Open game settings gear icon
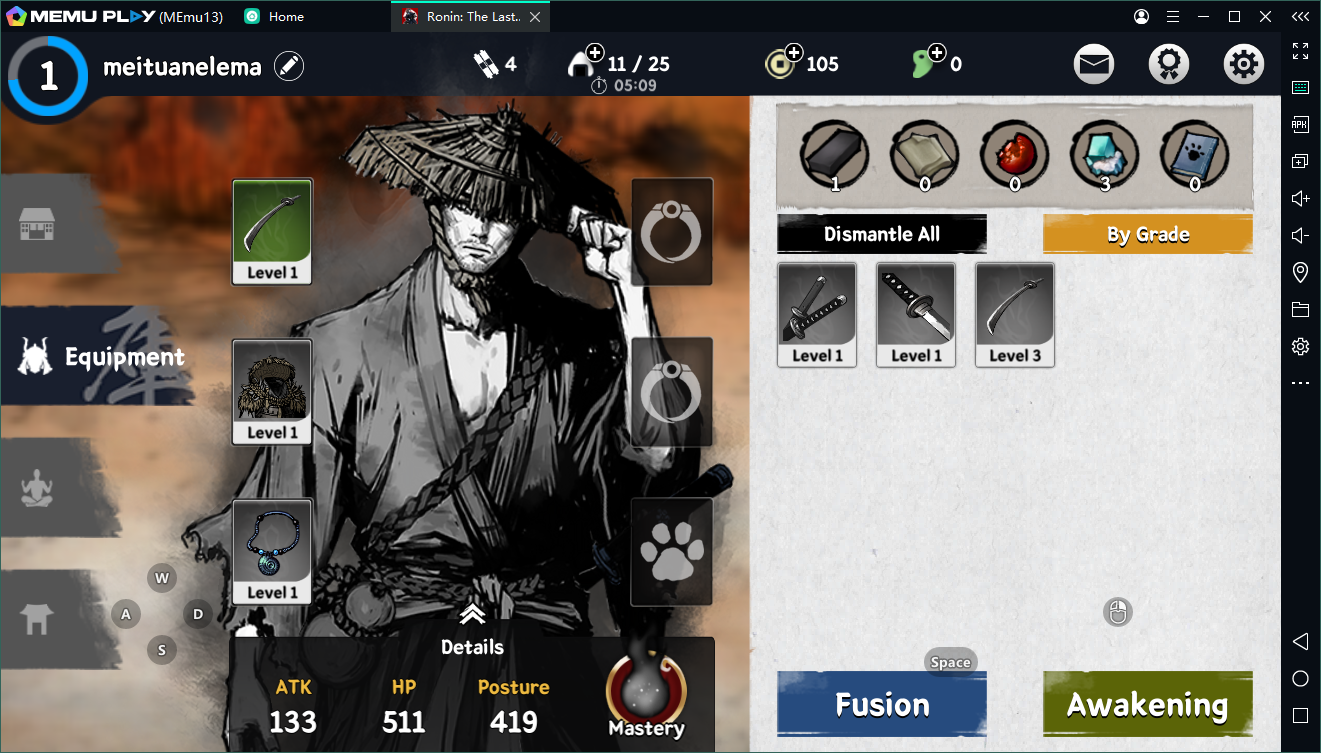1321x753 pixels. tap(1243, 65)
